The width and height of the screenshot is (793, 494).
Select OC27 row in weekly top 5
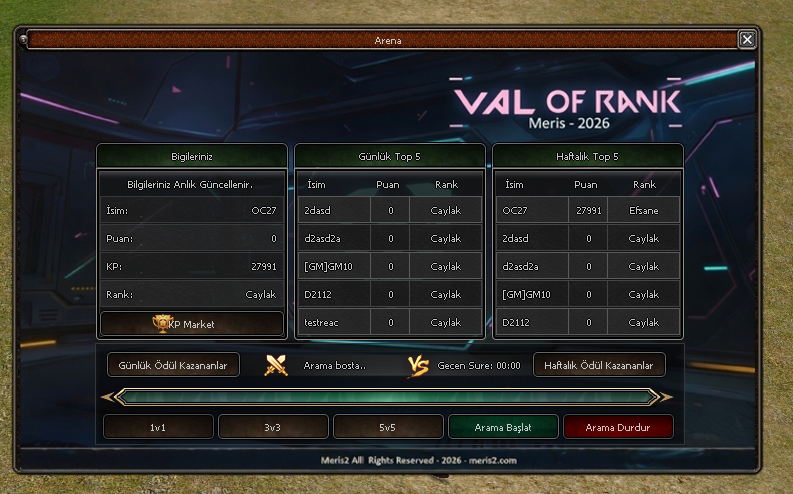pyautogui.click(x=588, y=211)
